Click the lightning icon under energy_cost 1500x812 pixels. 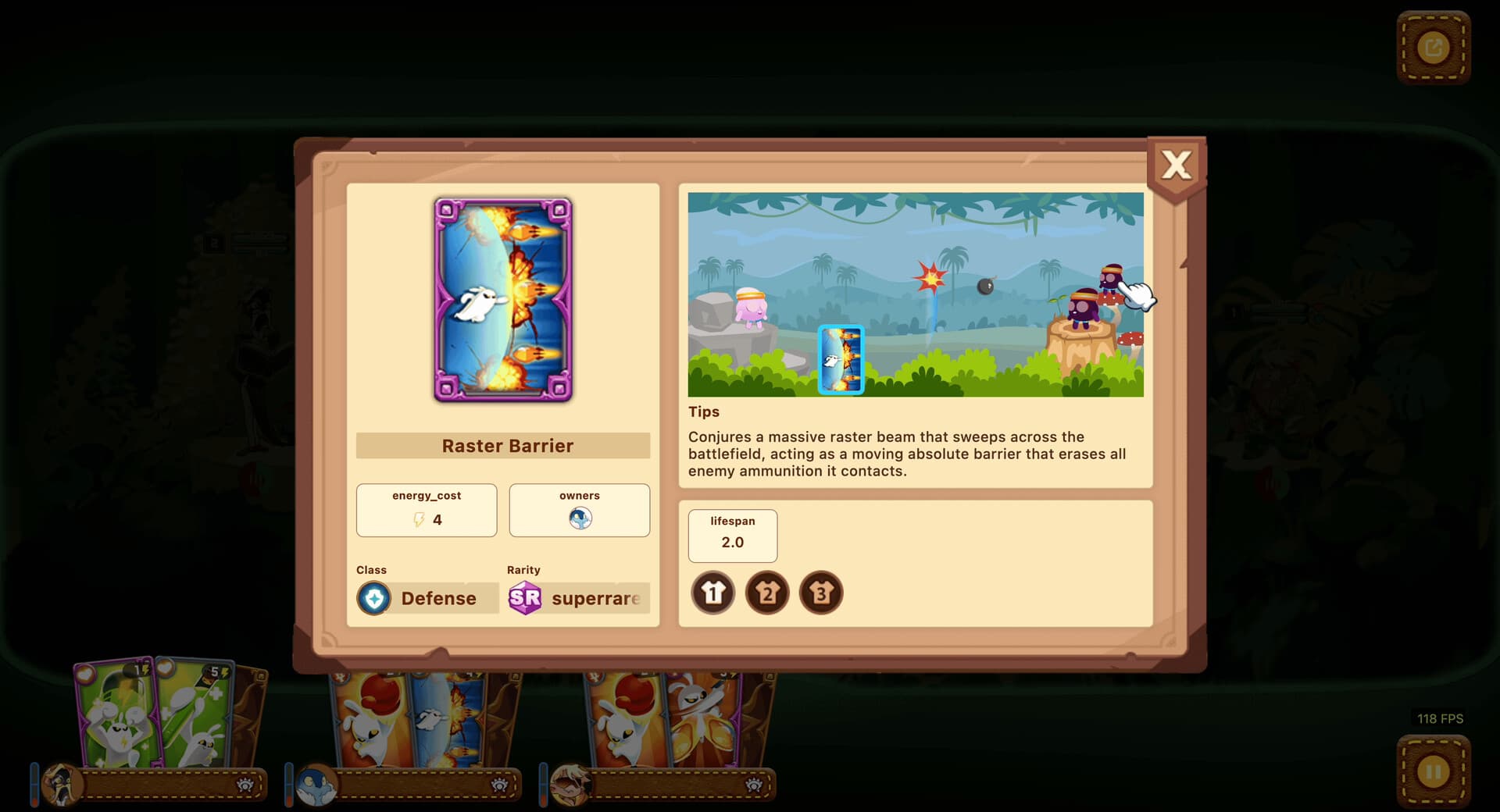(419, 519)
